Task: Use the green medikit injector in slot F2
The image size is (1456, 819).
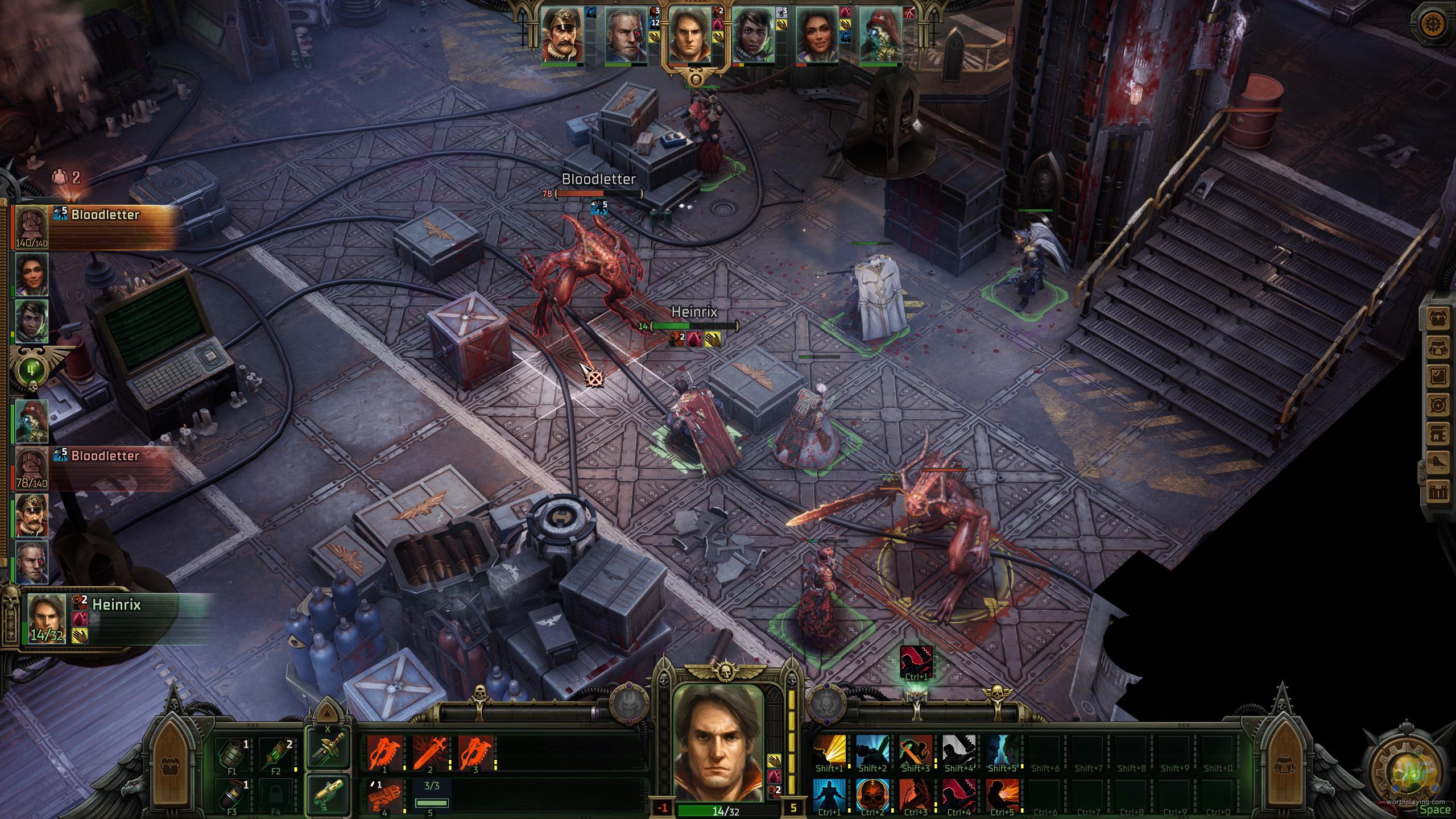Action: click(x=275, y=755)
